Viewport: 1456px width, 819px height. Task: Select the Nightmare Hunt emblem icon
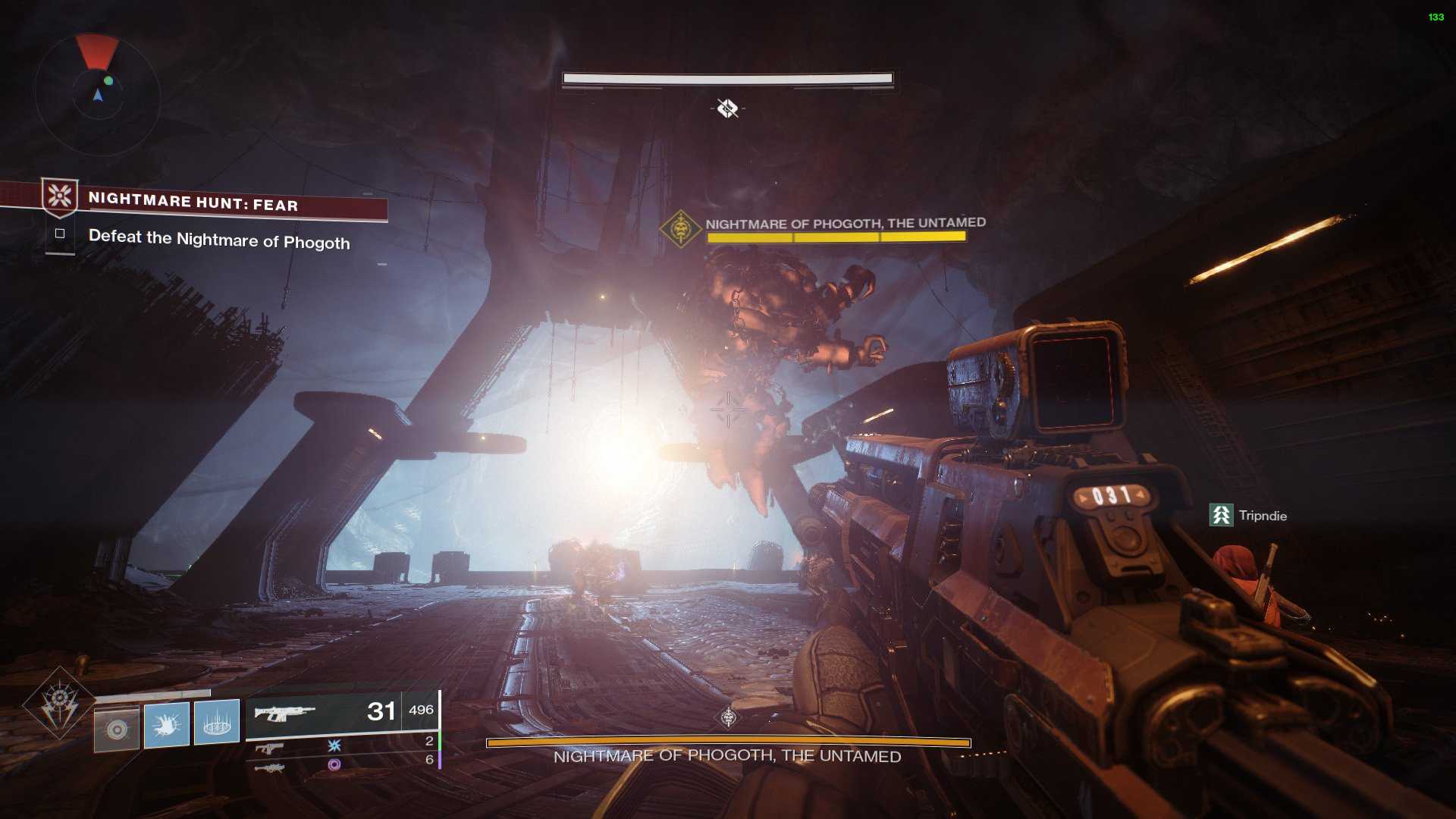point(60,196)
